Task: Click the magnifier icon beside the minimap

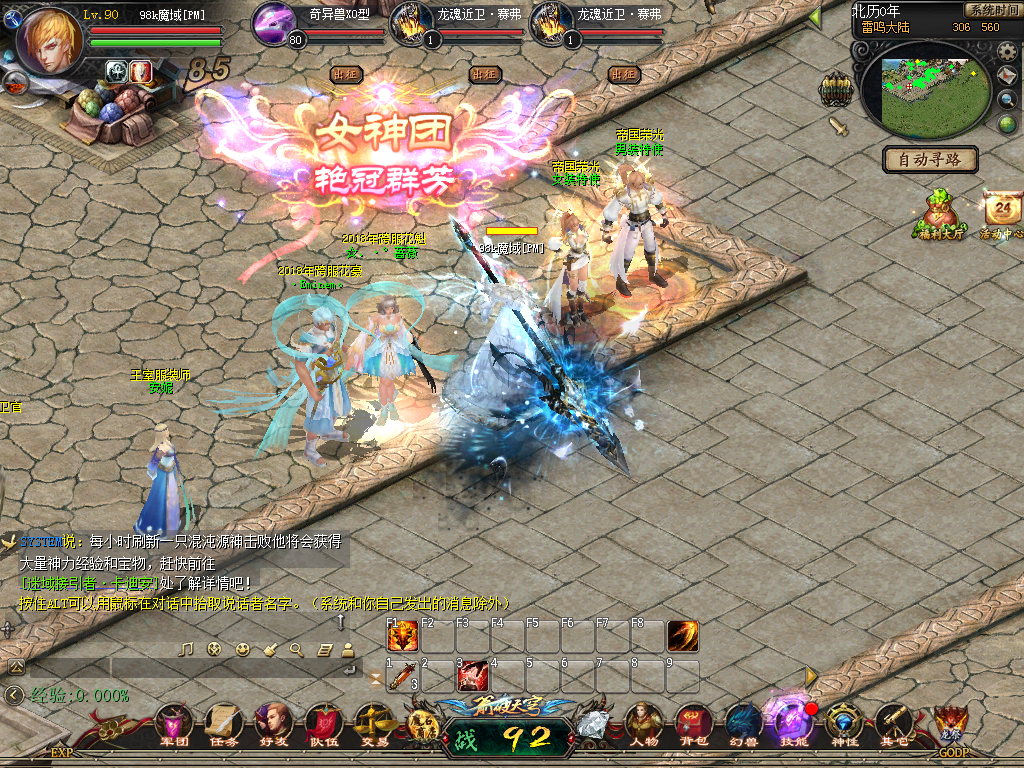Action: point(1007,99)
